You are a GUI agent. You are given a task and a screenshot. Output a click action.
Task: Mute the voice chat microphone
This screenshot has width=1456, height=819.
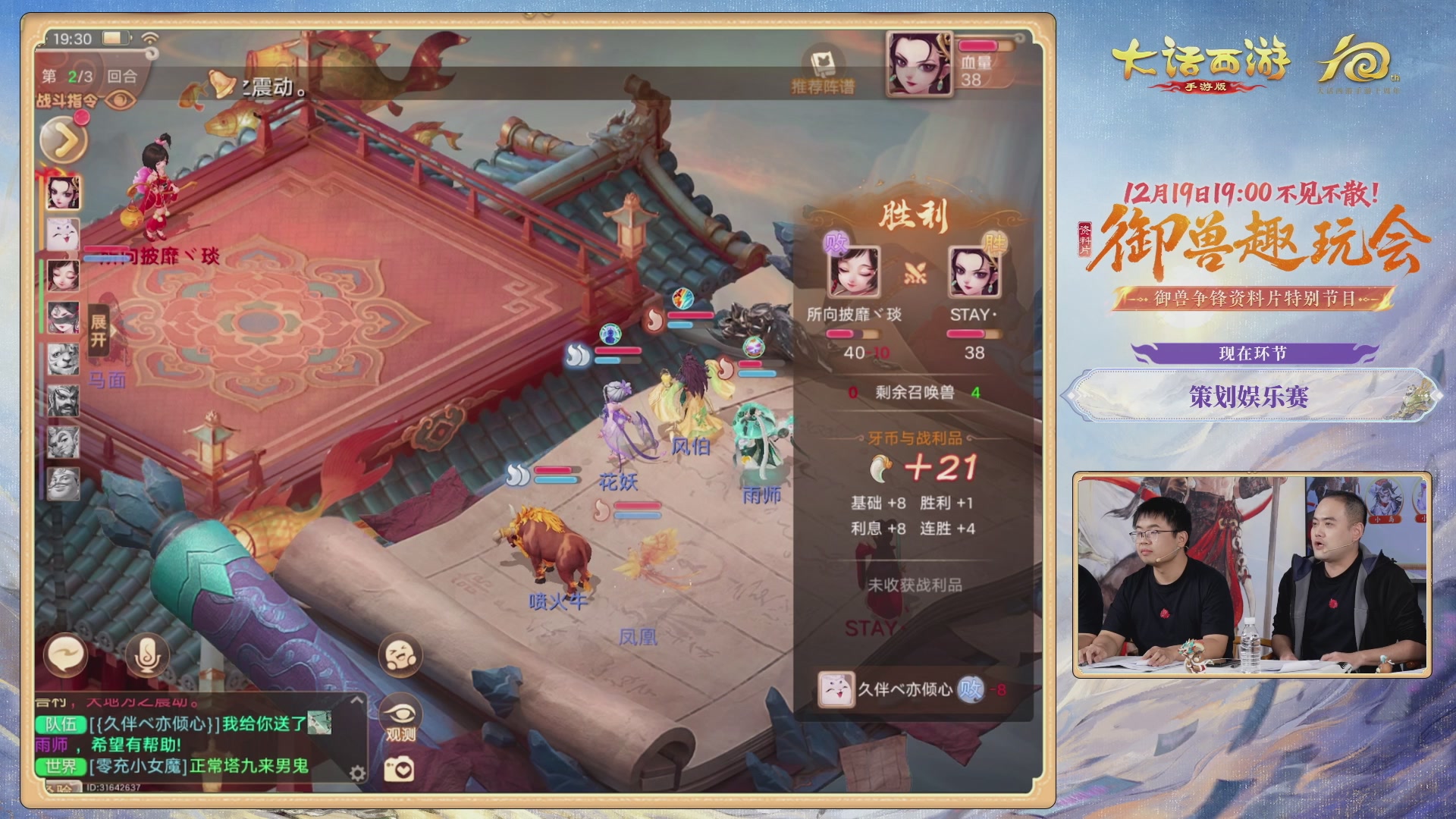point(146,654)
